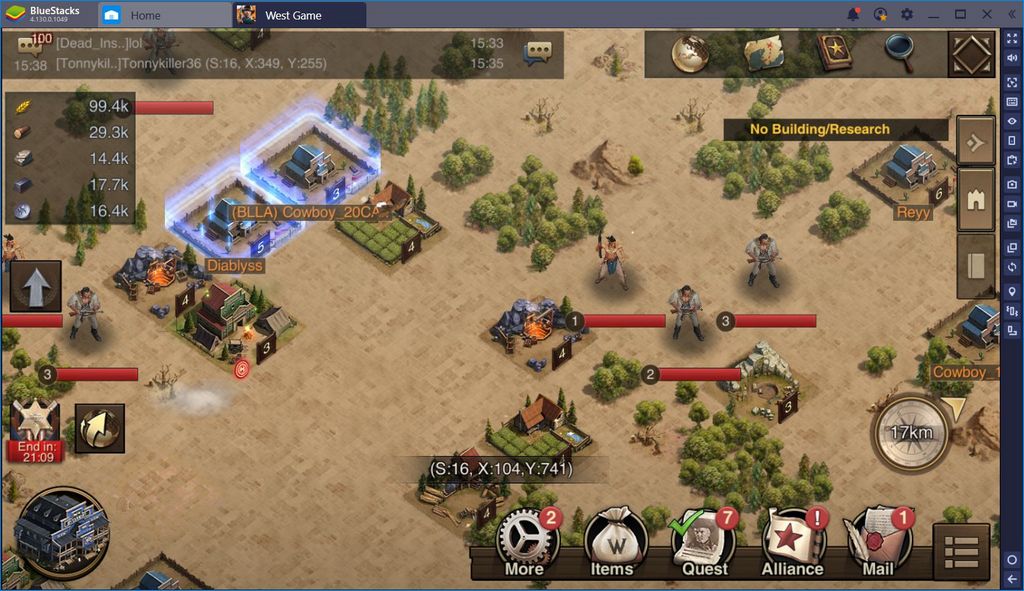Open BlueStacks settings gear
The width and height of the screenshot is (1024, 591).
[907, 15]
